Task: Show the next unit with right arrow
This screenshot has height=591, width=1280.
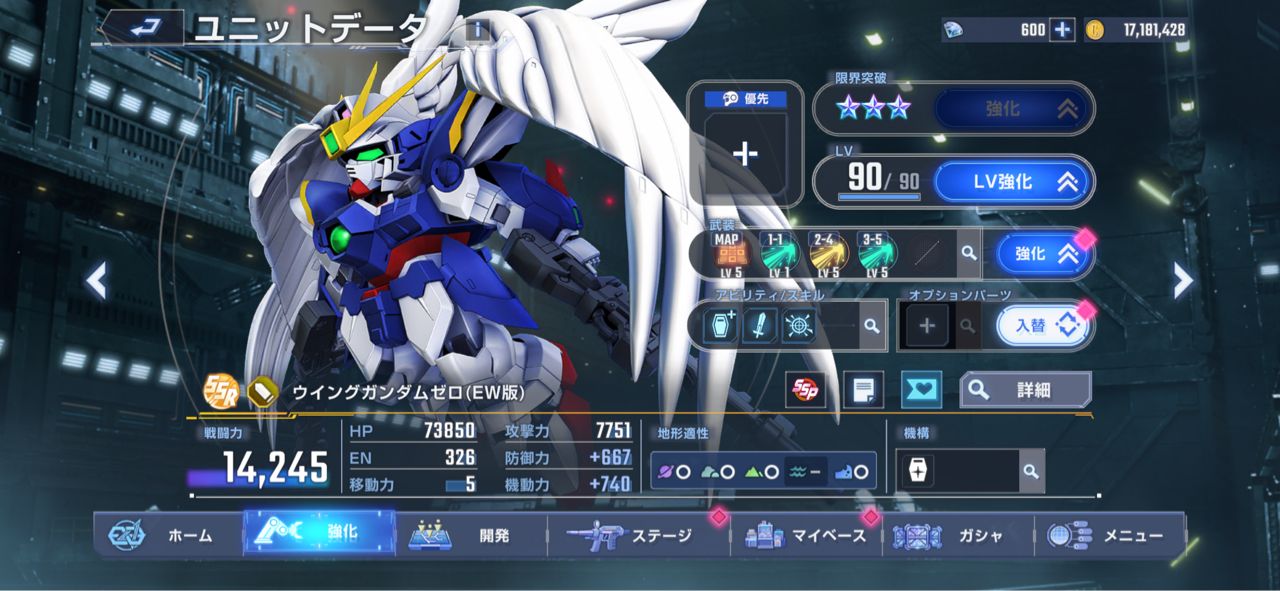Action: click(1183, 281)
